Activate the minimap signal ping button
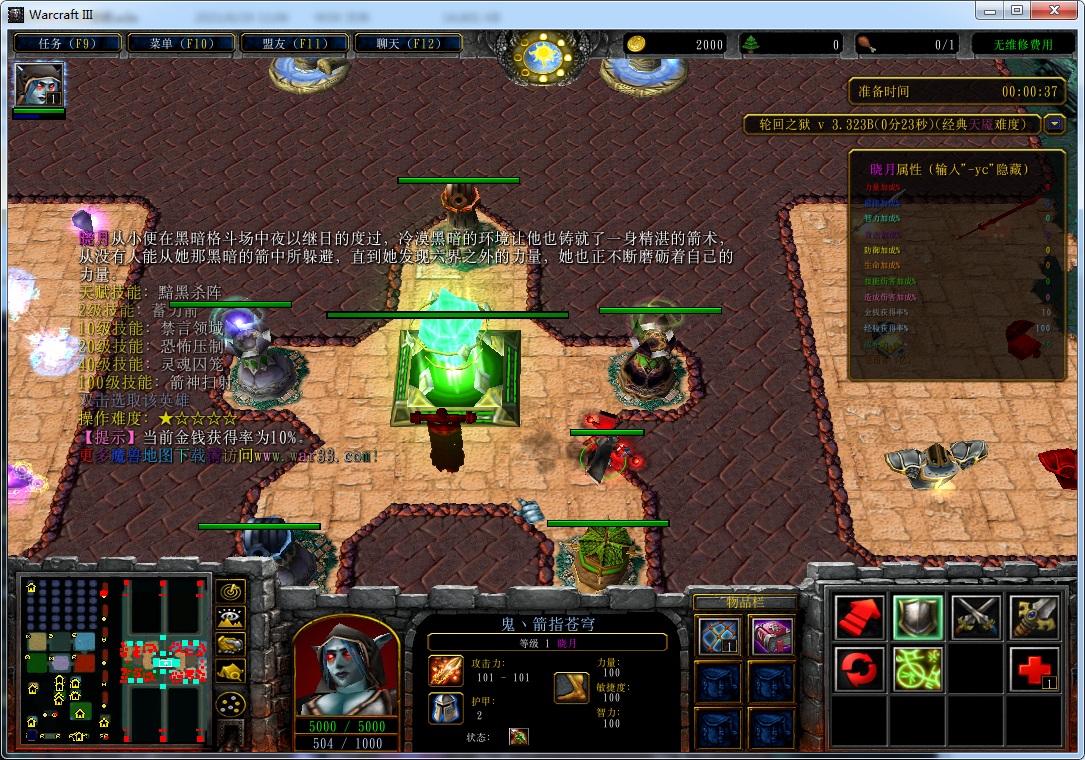Viewport: 1085px width, 760px height. point(231,591)
